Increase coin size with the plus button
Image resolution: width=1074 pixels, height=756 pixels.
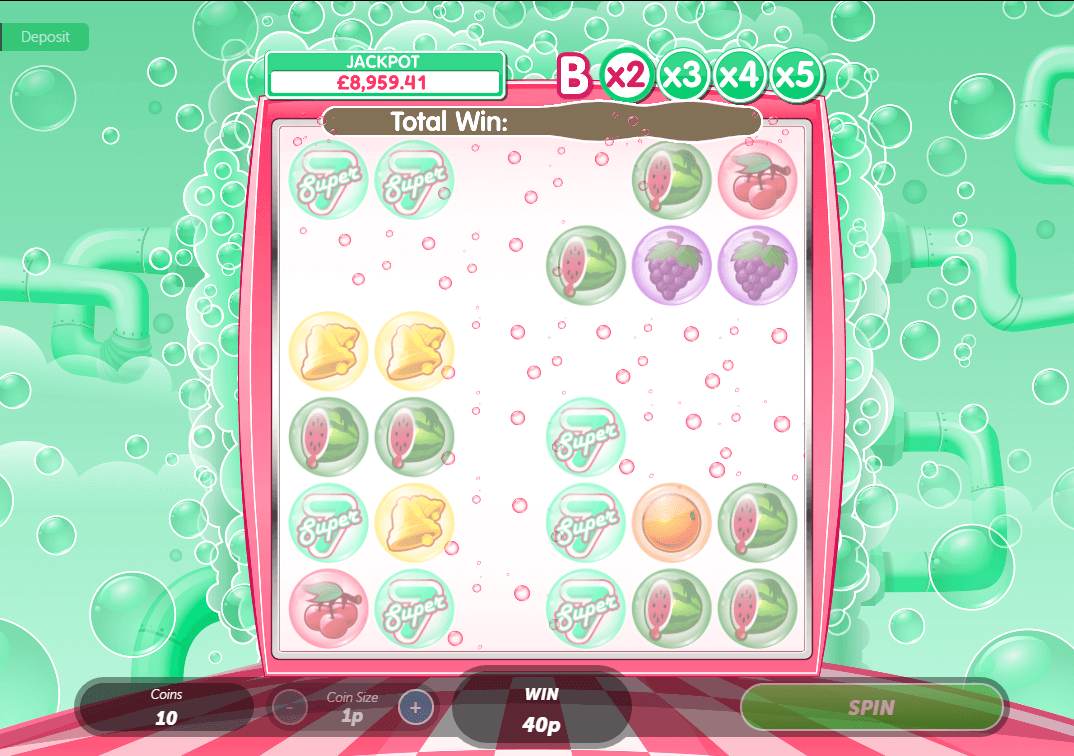[416, 708]
